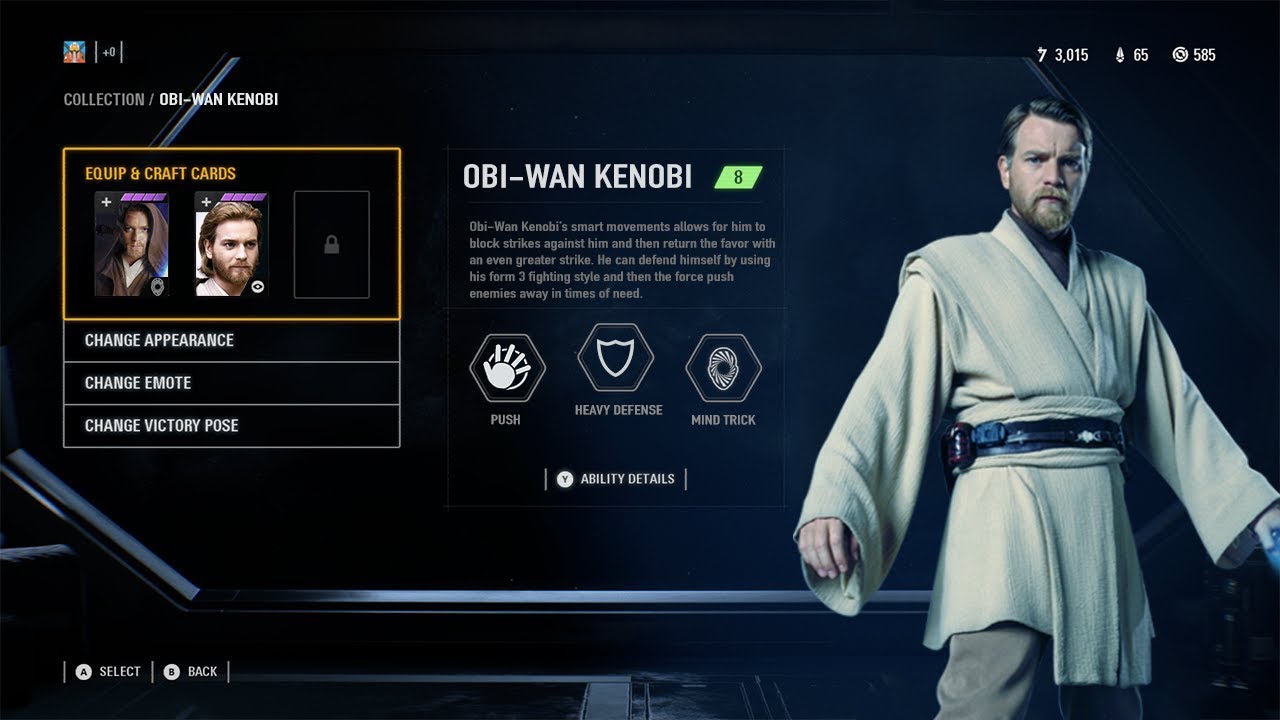Open Change Appearance
This screenshot has height=720, width=1280.
(156, 340)
